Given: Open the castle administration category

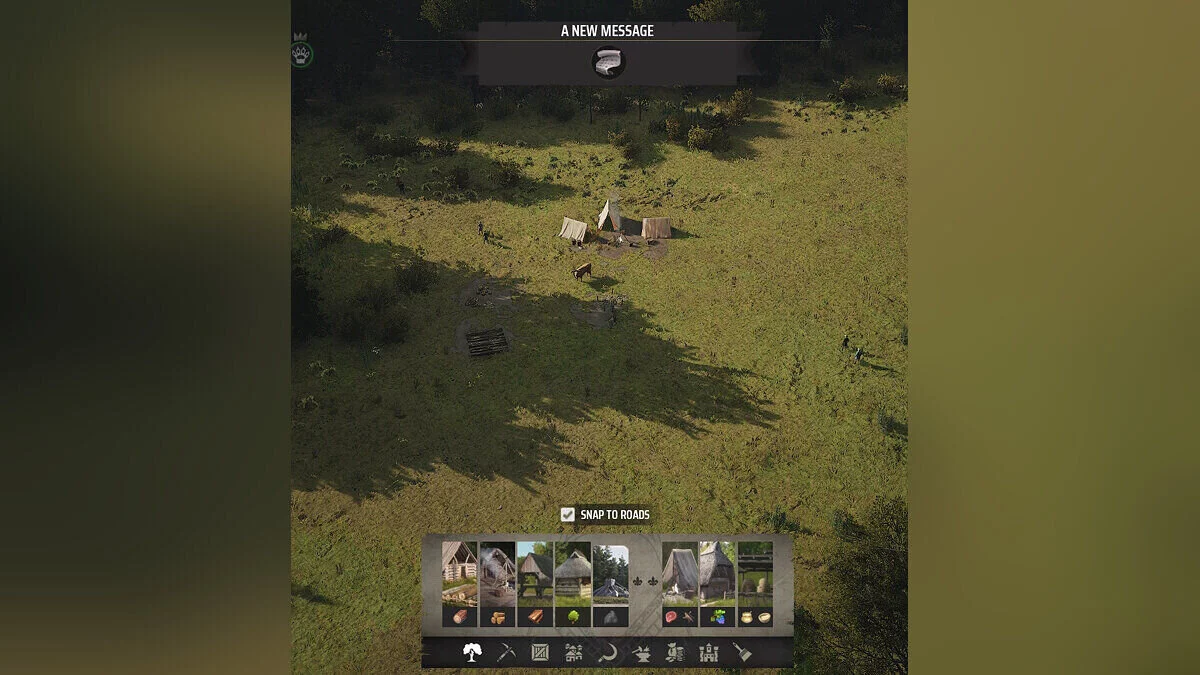Looking at the screenshot, I should tap(709, 653).
